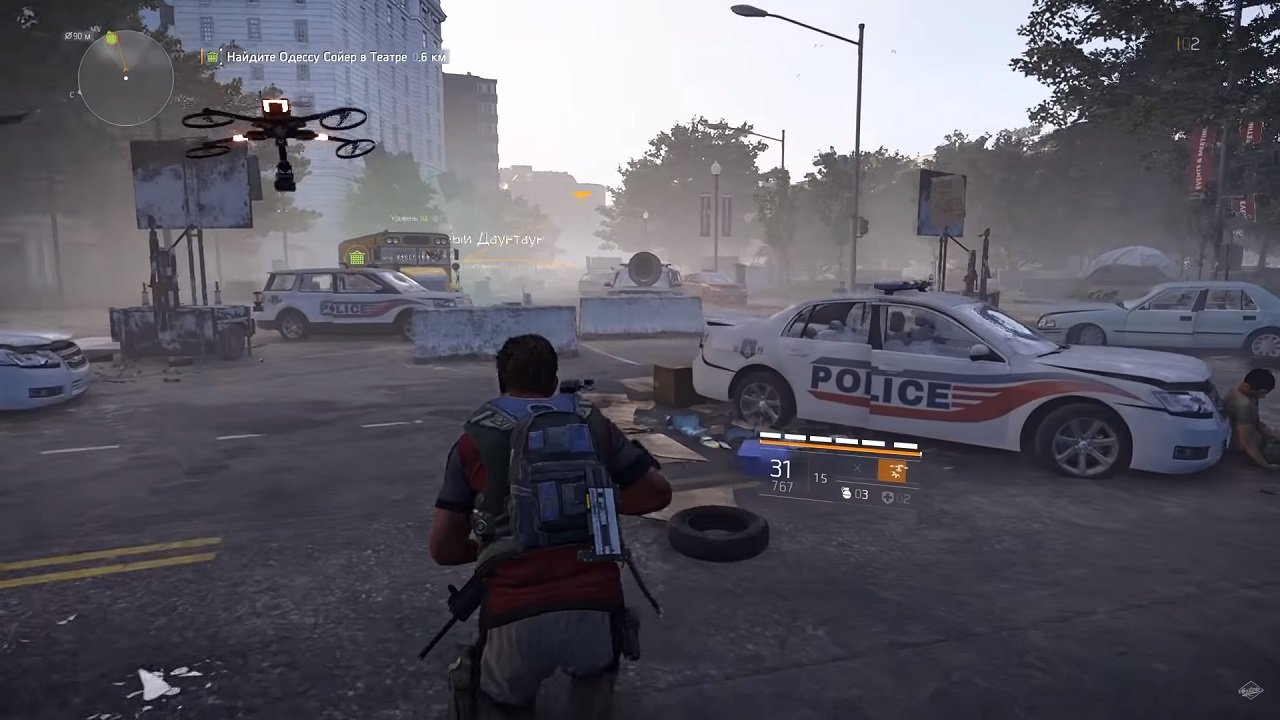Click the X weapon slot icon
The height and width of the screenshot is (720, 1280).
[x=858, y=469]
